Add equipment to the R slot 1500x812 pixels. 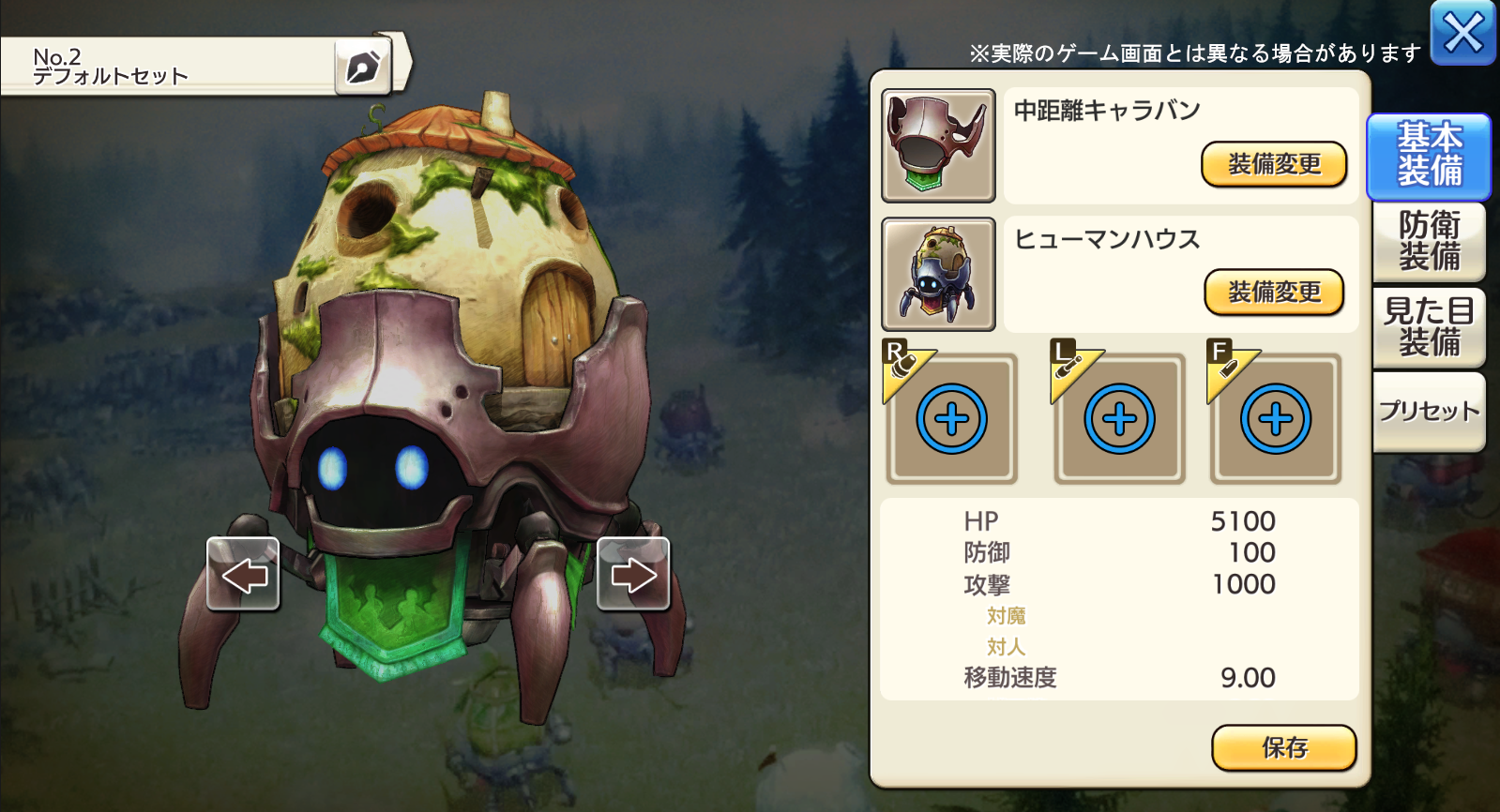point(951,419)
